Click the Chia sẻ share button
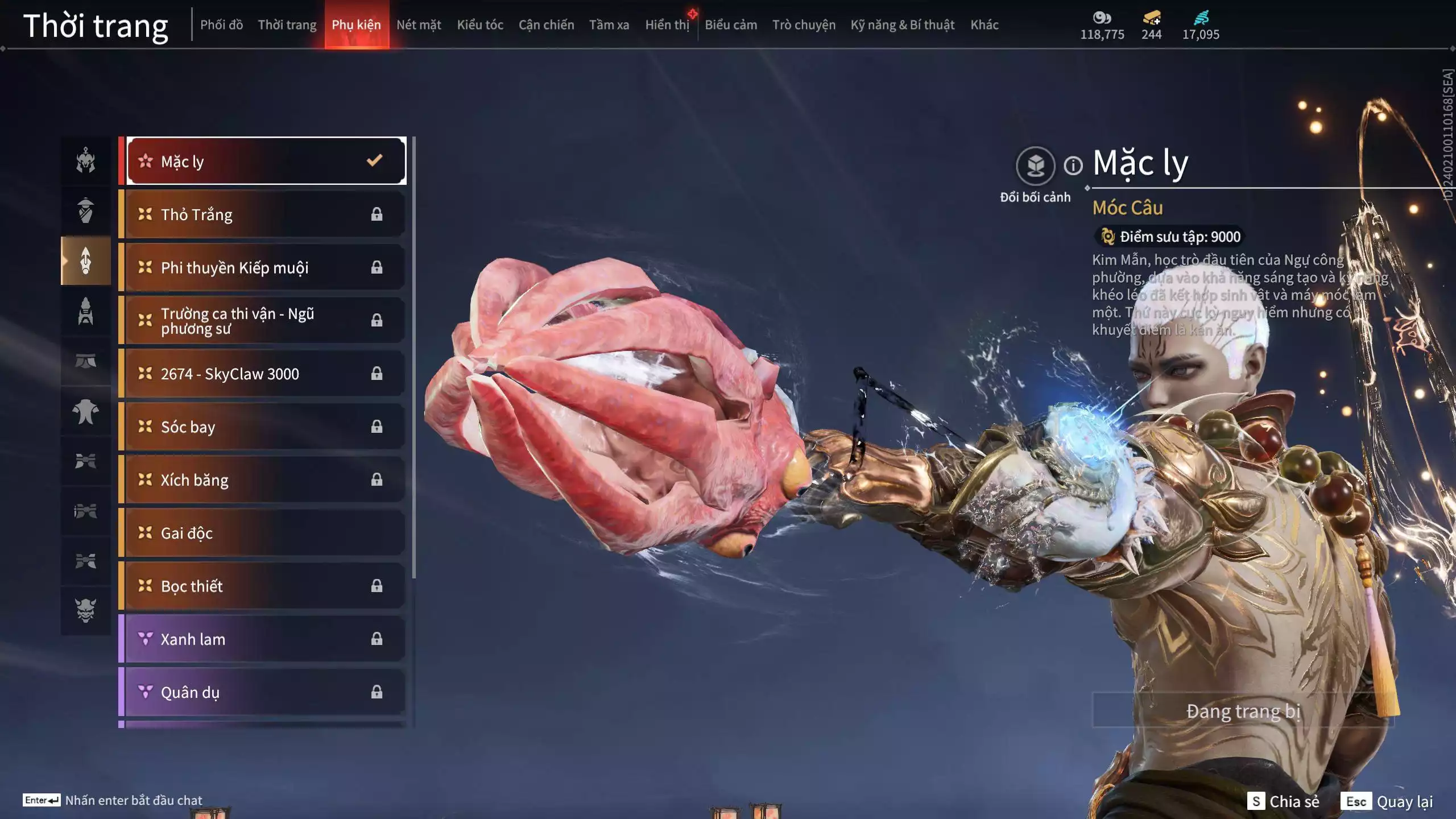The height and width of the screenshot is (819, 1456). [x=1283, y=801]
